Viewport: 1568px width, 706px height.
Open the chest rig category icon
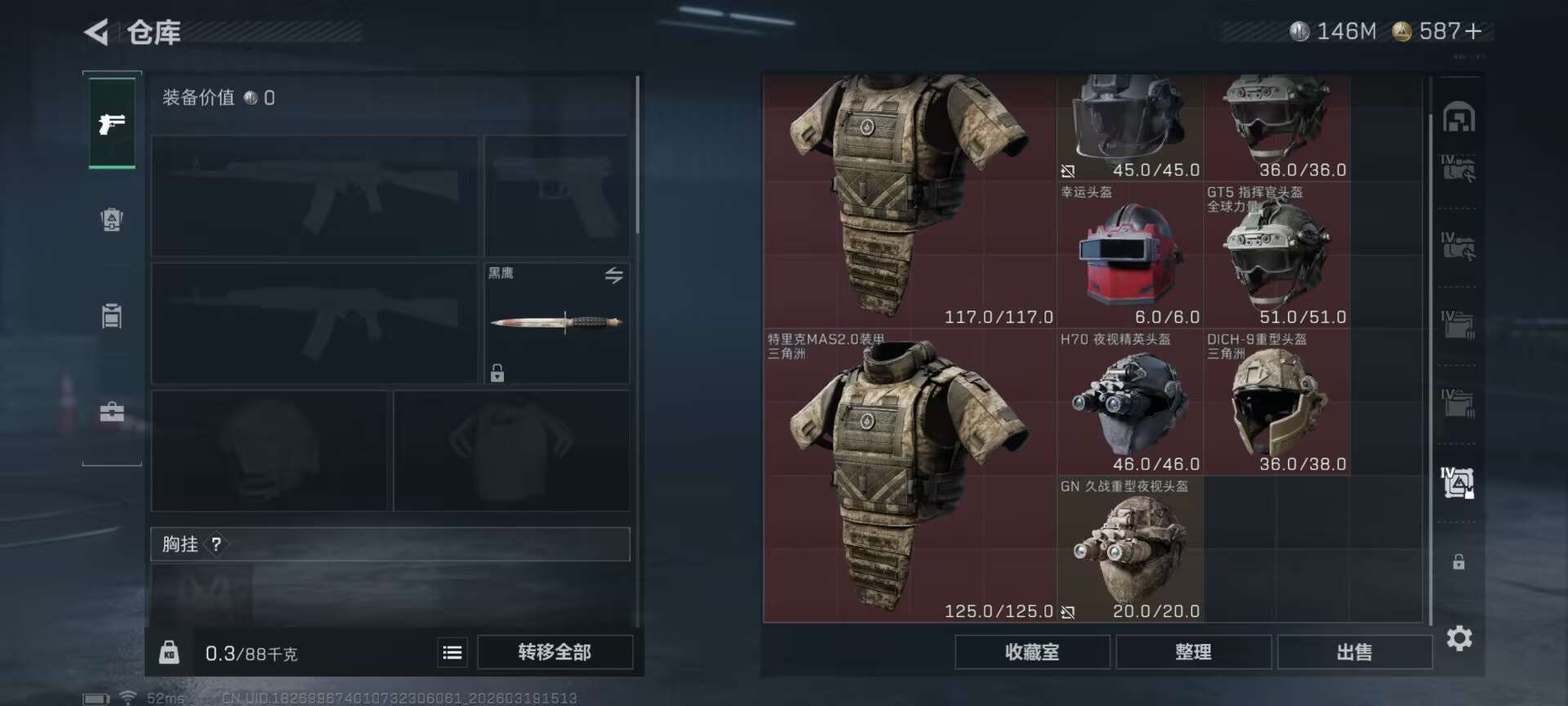pos(112,315)
